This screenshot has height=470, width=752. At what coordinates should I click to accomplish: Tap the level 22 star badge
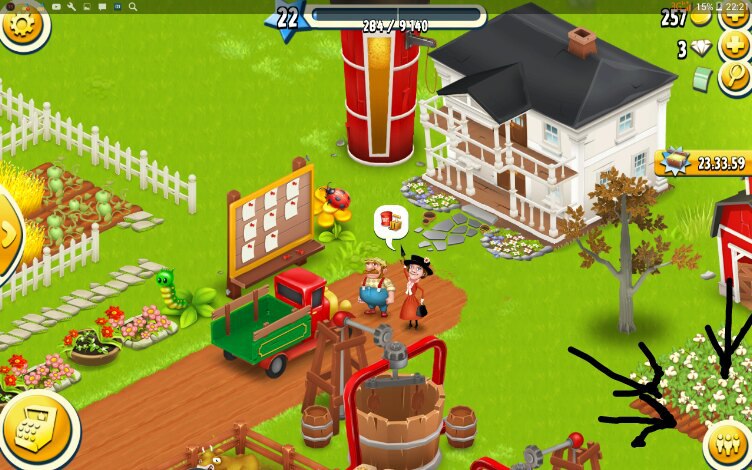(287, 20)
